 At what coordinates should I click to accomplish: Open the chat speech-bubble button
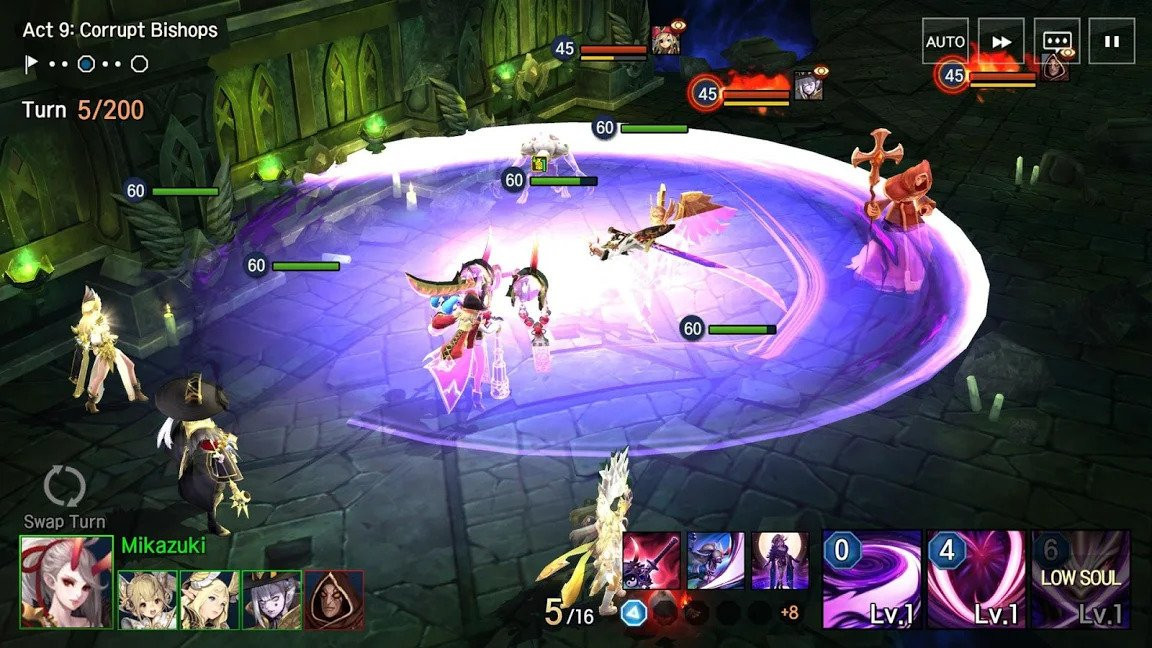tap(1057, 42)
